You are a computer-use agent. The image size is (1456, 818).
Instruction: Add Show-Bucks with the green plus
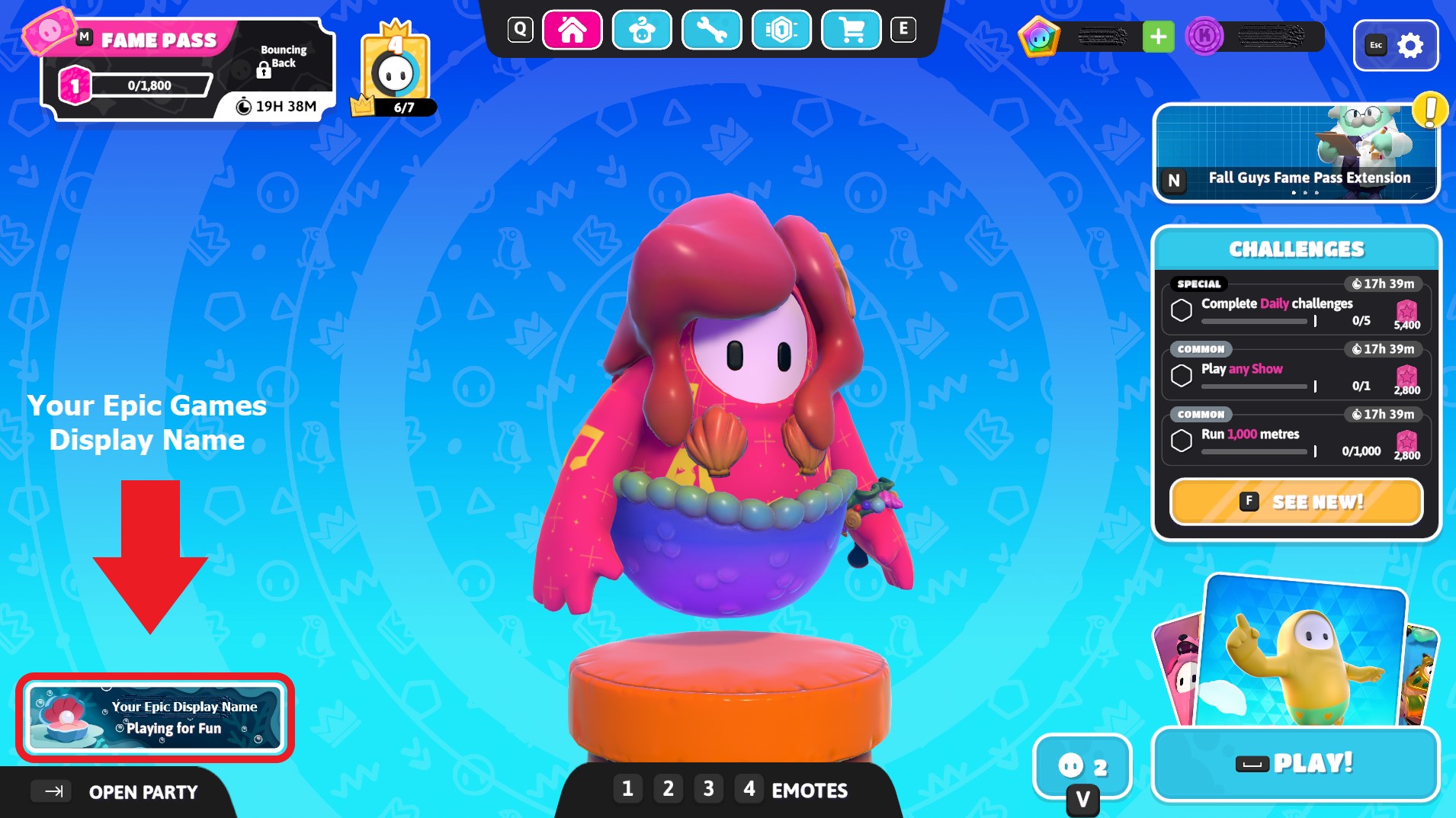pos(1158,37)
